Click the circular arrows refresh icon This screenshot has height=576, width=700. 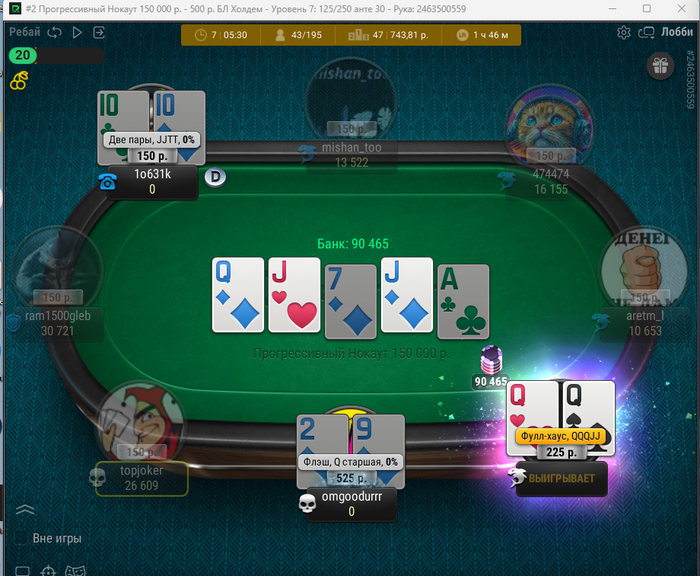point(54,32)
